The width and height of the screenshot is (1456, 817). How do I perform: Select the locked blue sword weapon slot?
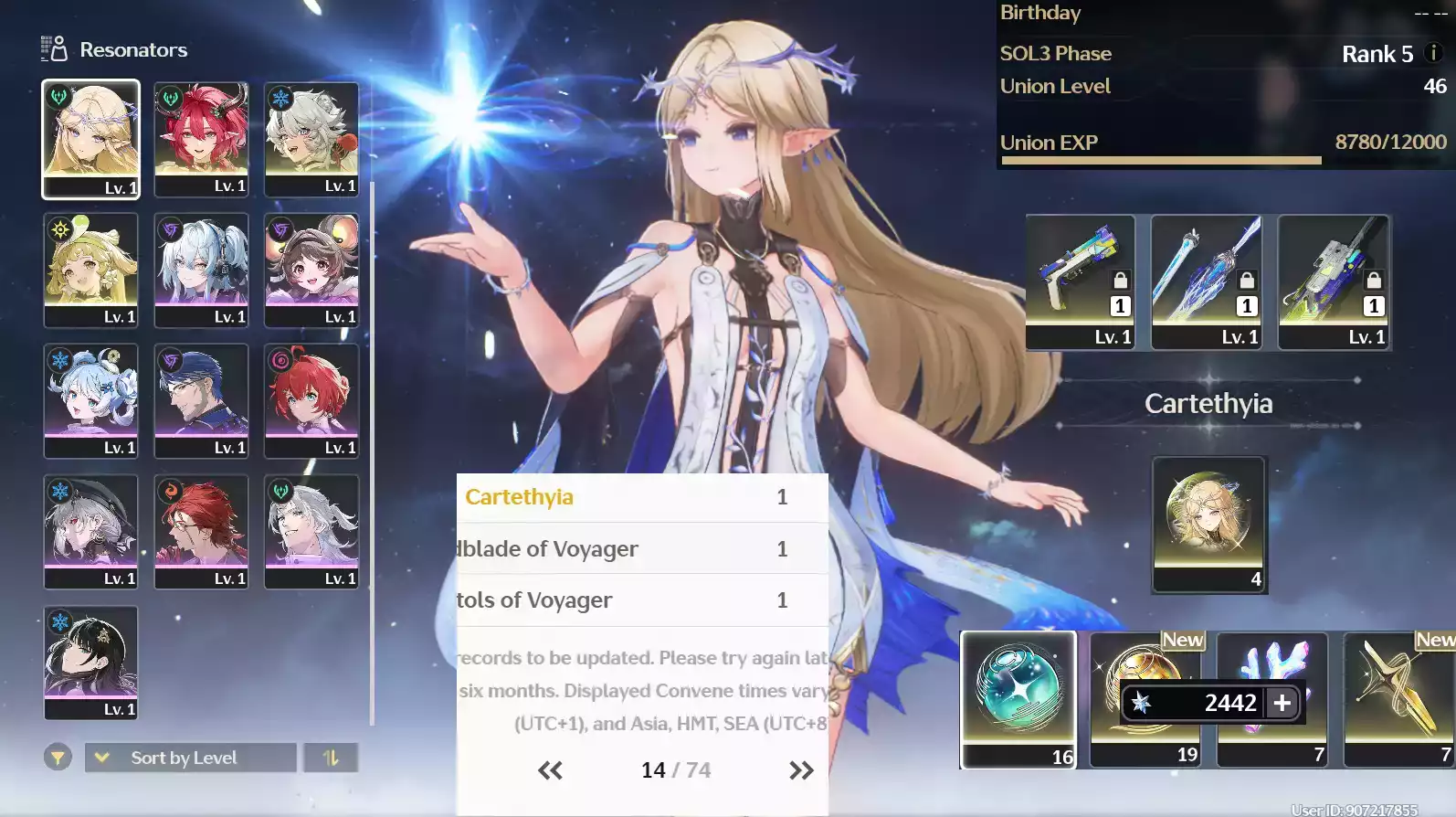coord(1206,281)
